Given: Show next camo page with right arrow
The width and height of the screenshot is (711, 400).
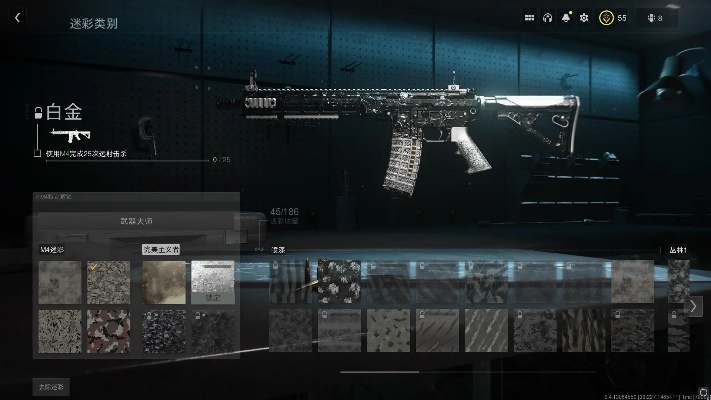Looking at the screenshot, I should point(695,307).
